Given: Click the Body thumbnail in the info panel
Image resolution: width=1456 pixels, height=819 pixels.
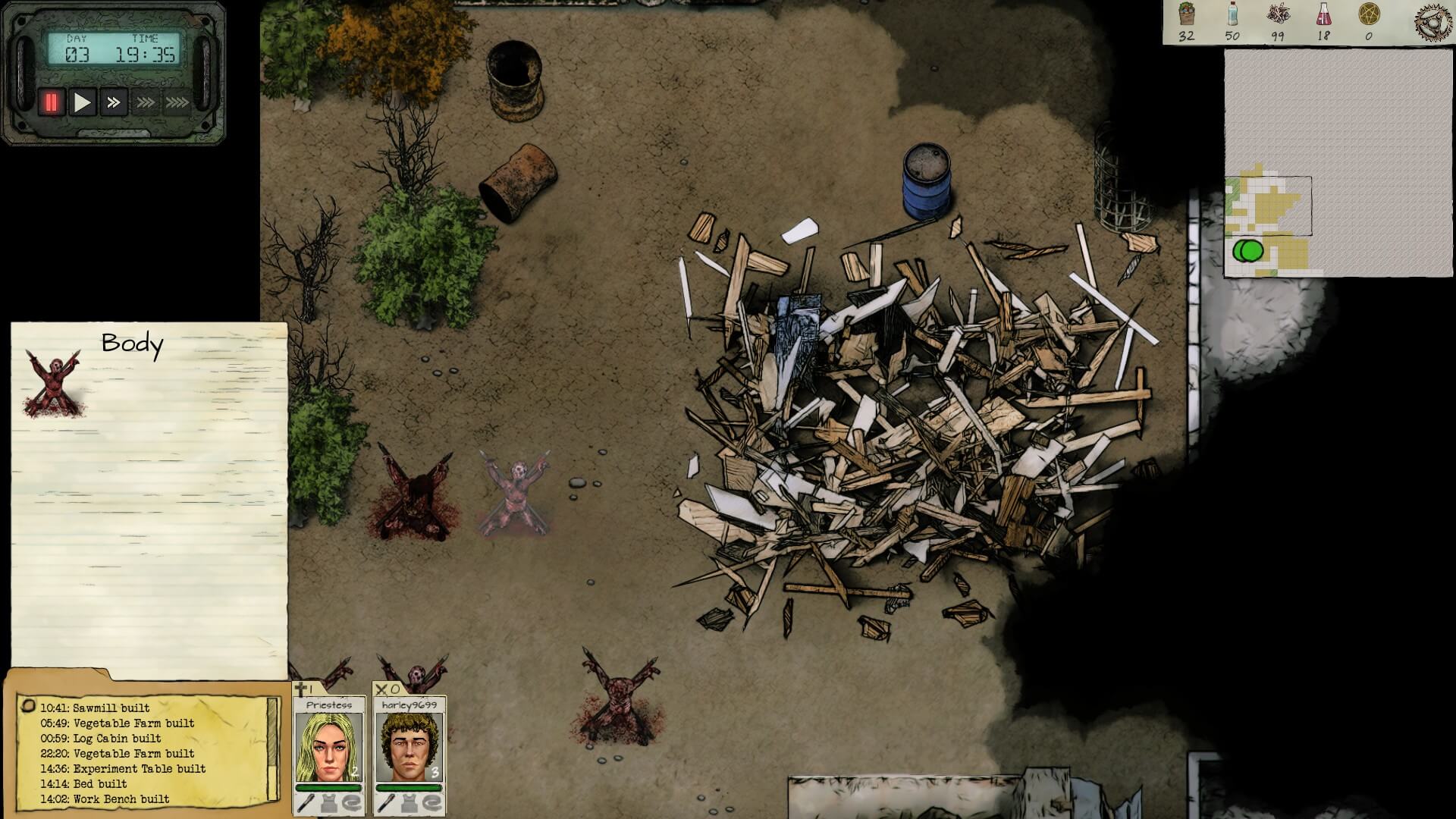Looking at the screenshot, I should 53,383.
